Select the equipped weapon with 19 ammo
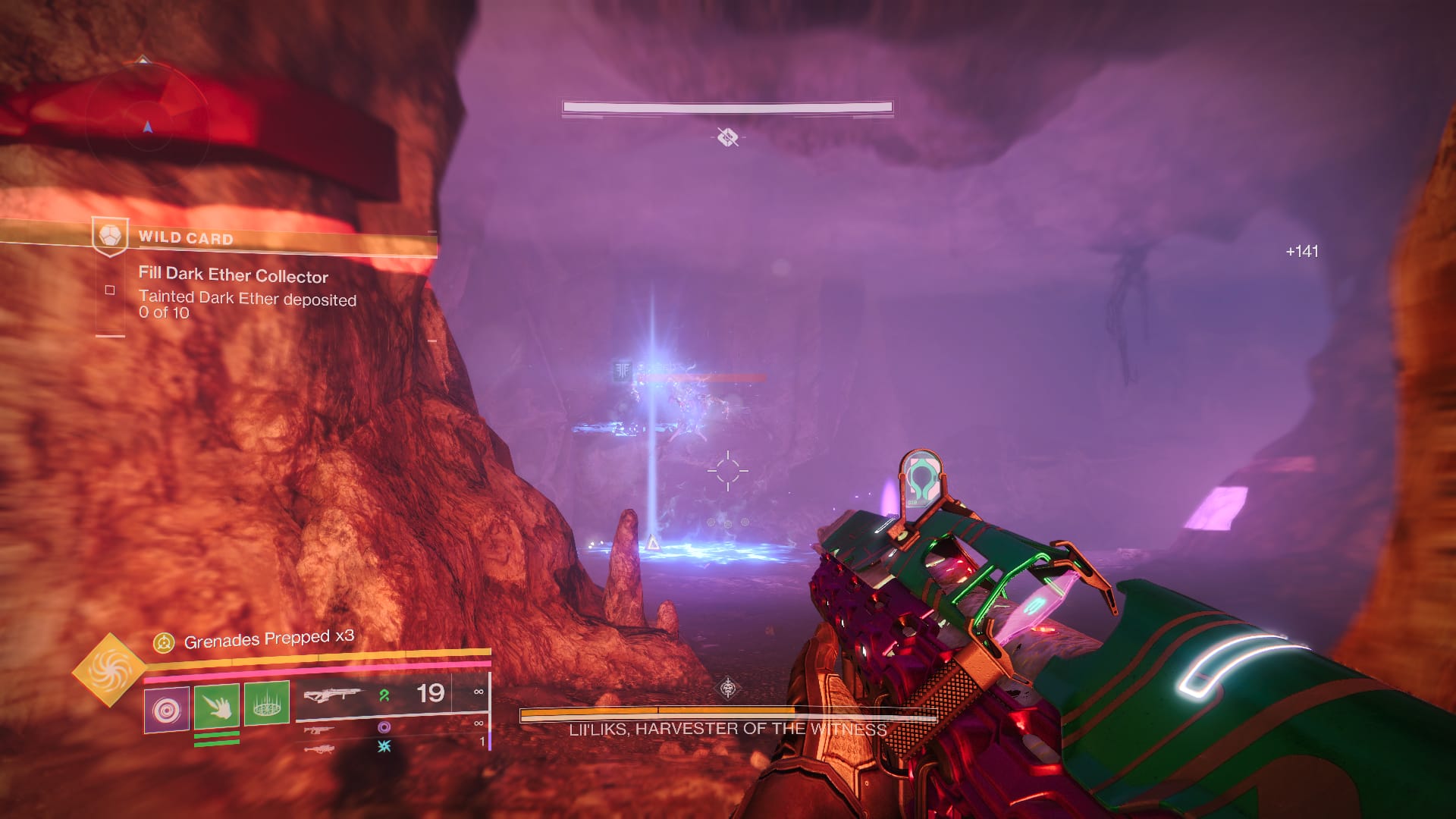Image resolution: width=1456 pixels, height=819 pixels. pyautogui.click(x=331, y=694)
